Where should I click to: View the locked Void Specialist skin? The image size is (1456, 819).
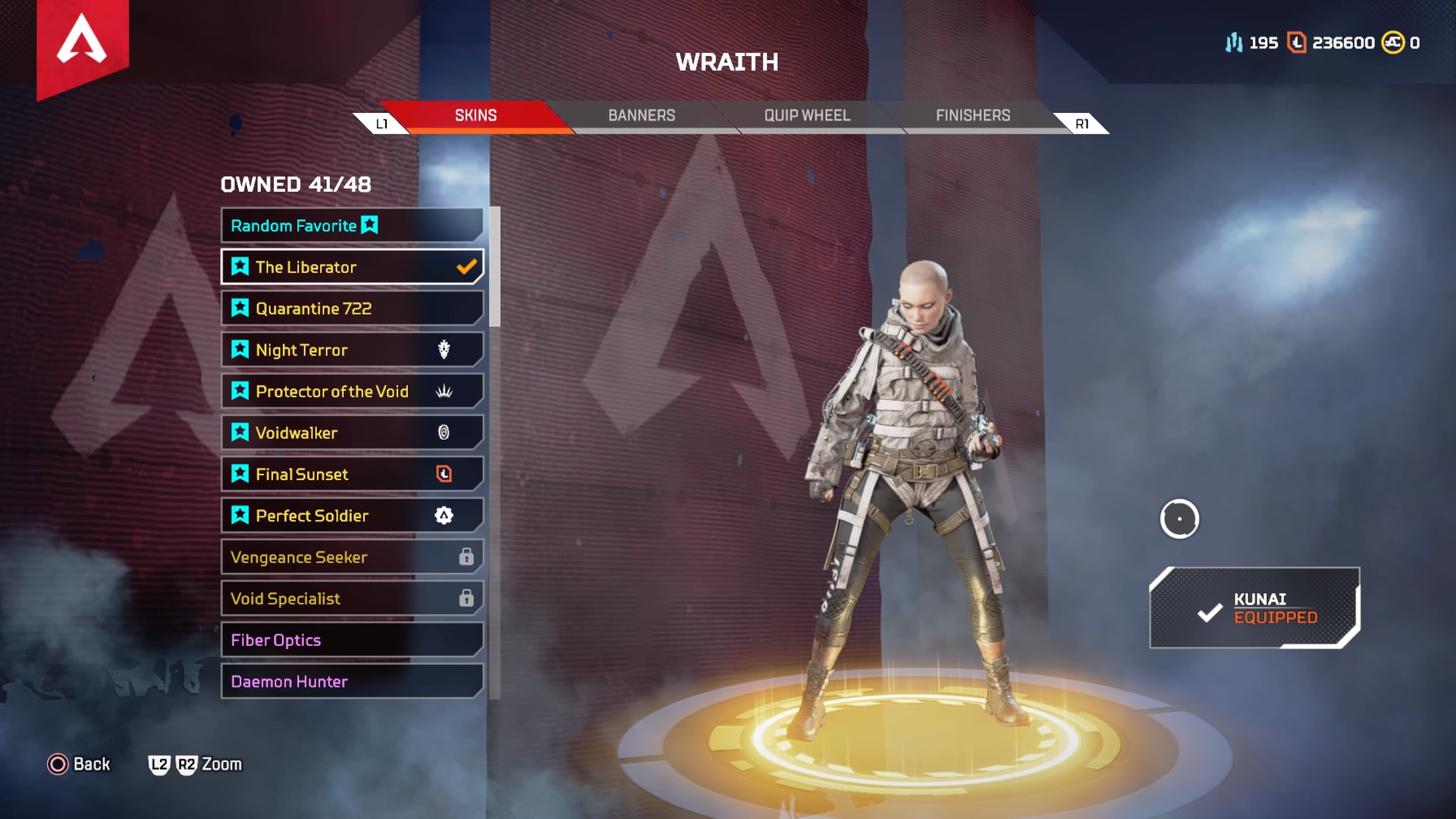(x=351, y=598)
